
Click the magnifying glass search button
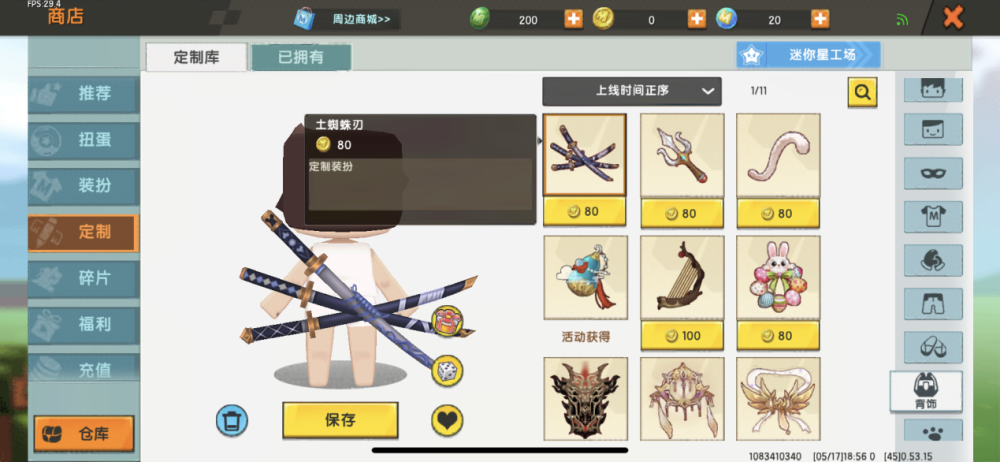(862, 92)
